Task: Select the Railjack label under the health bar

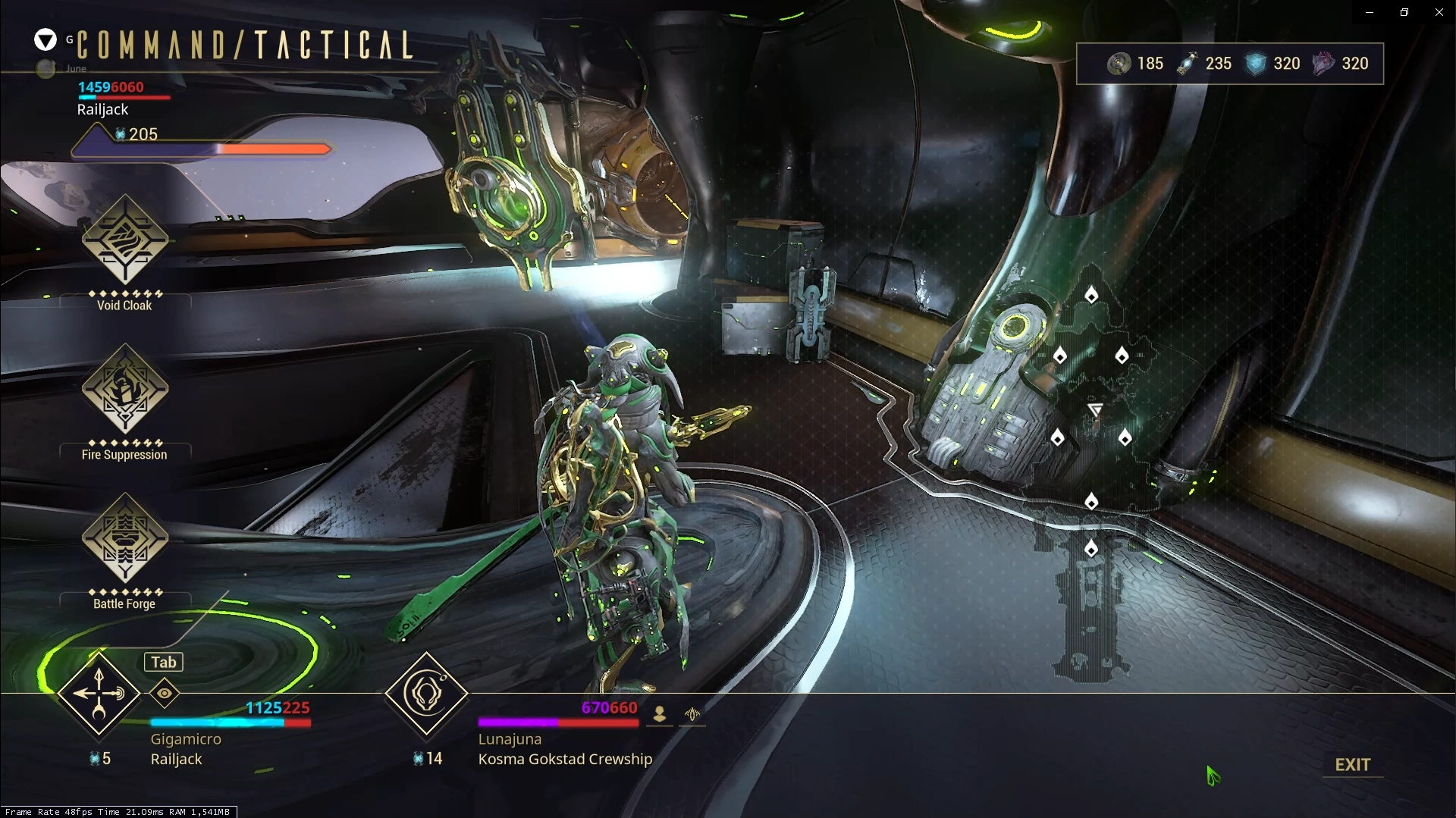Action: pos(102,109)
